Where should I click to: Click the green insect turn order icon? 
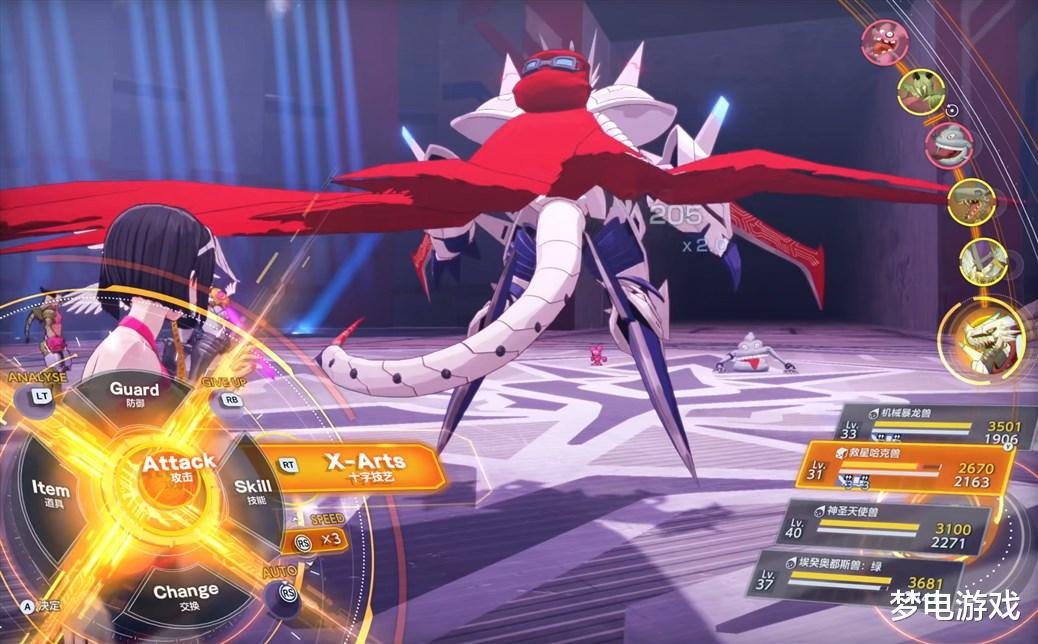921,92
